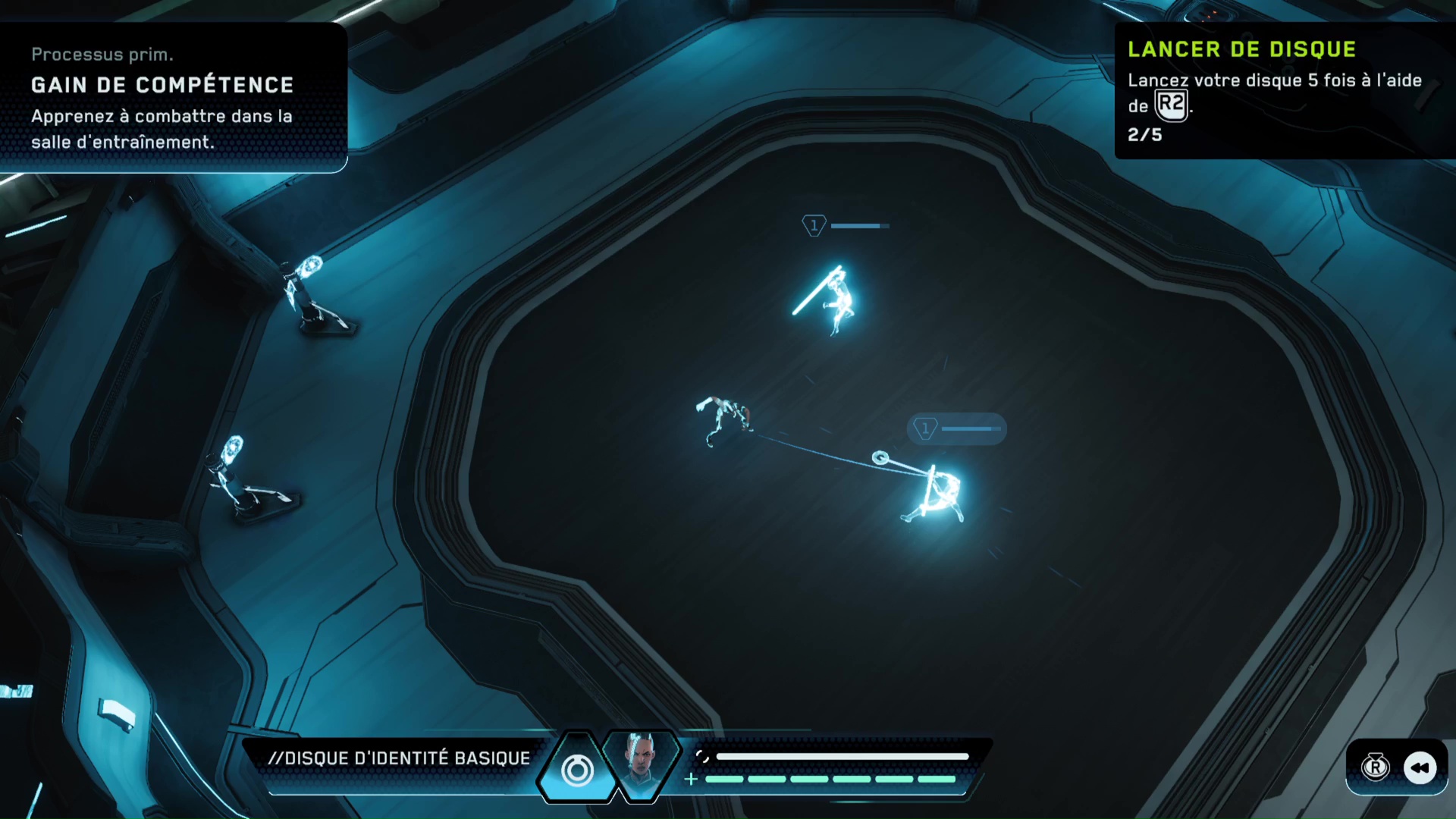Click the character portrait in the HUD
The height and width of the screenshot is (819, 1456).
click(x=642, y=767)
